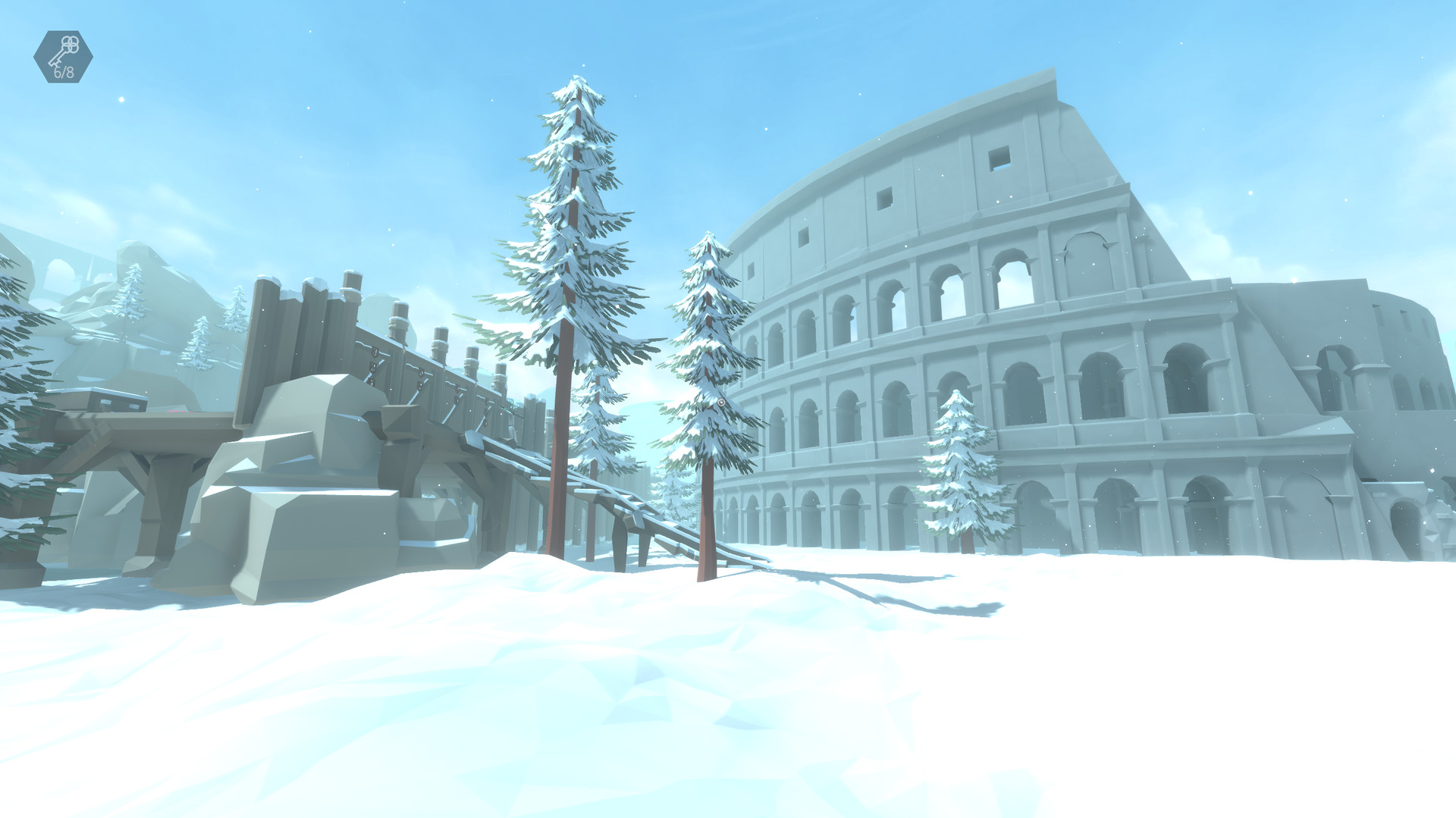Click the figure standing at the ramp base
Image resolution: width=1456 pixels, height=818 pixels.
pyautogui.click(x=618, y=546)
